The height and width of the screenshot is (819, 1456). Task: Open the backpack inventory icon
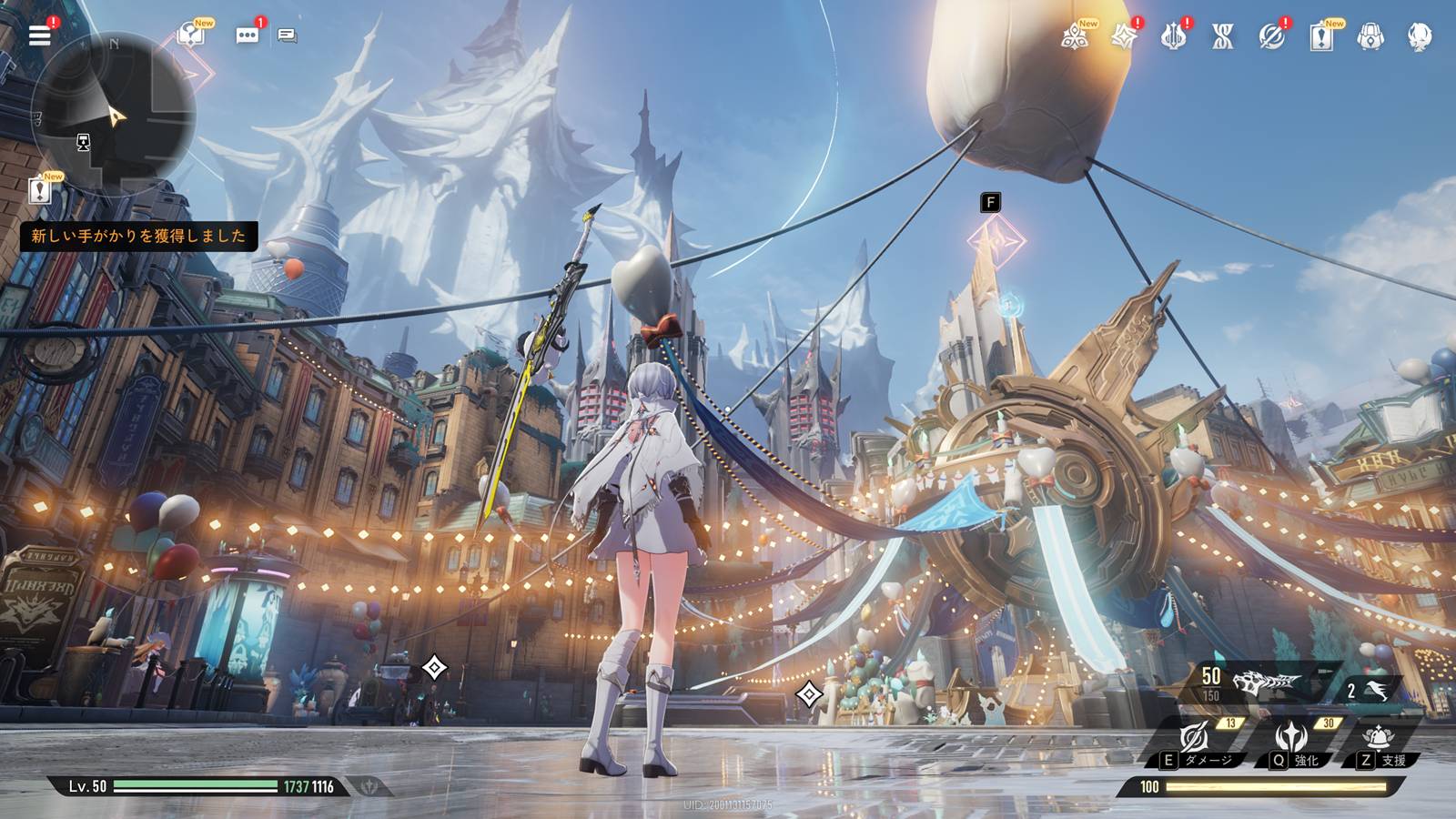[1370, 36]
